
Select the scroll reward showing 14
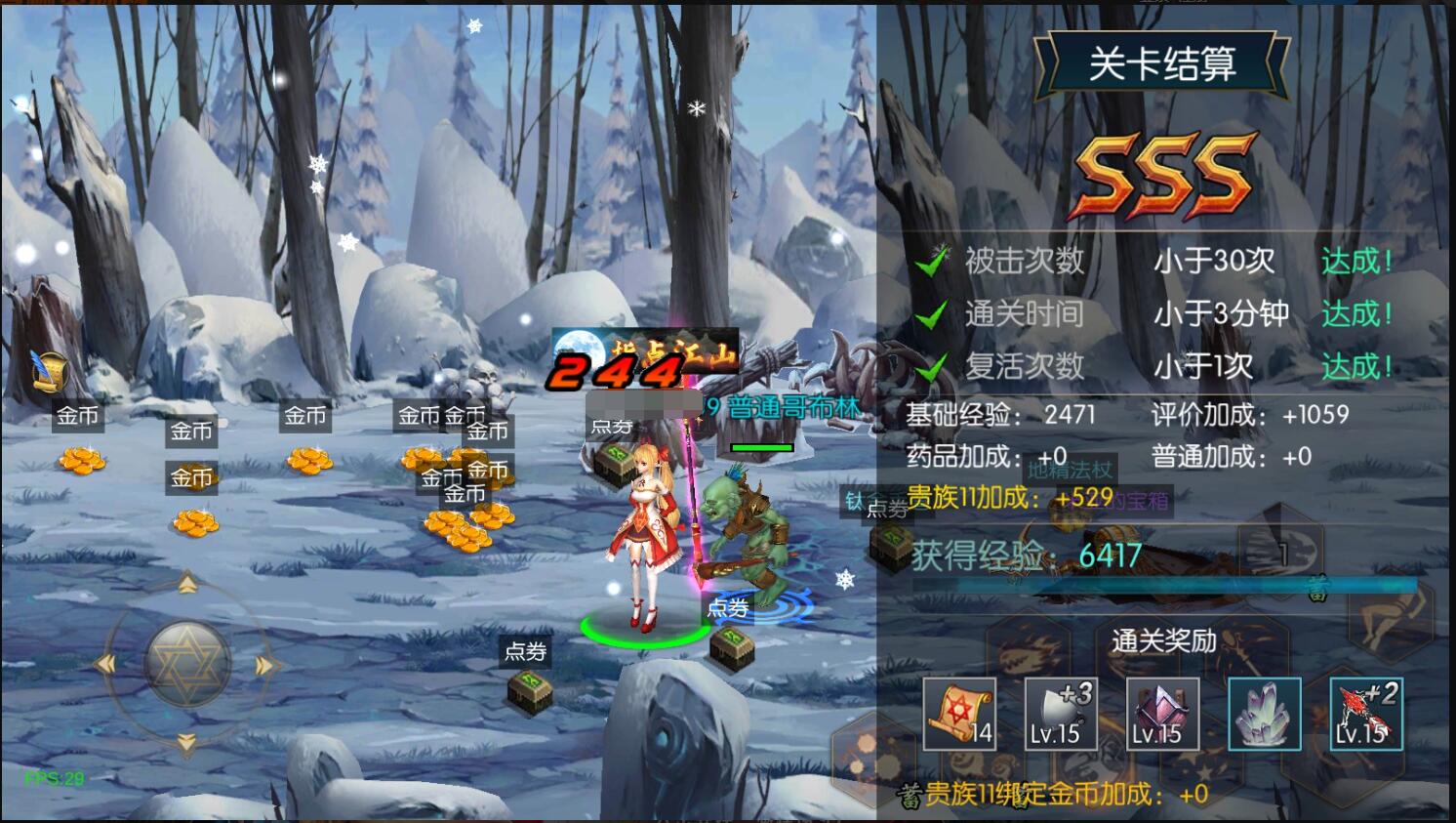coord(958,715)
